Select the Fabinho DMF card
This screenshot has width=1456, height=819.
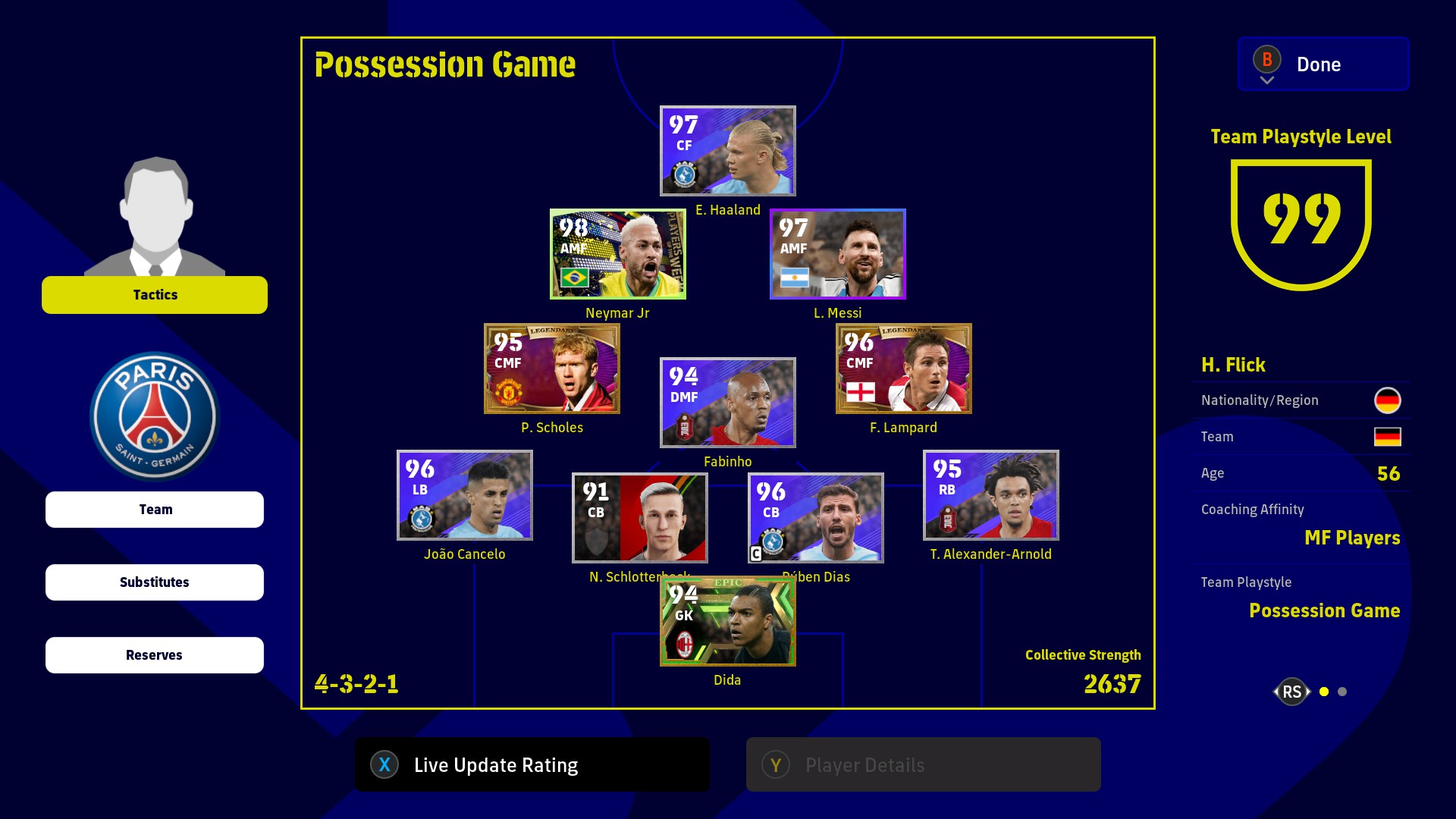click(x=727, y=403)
